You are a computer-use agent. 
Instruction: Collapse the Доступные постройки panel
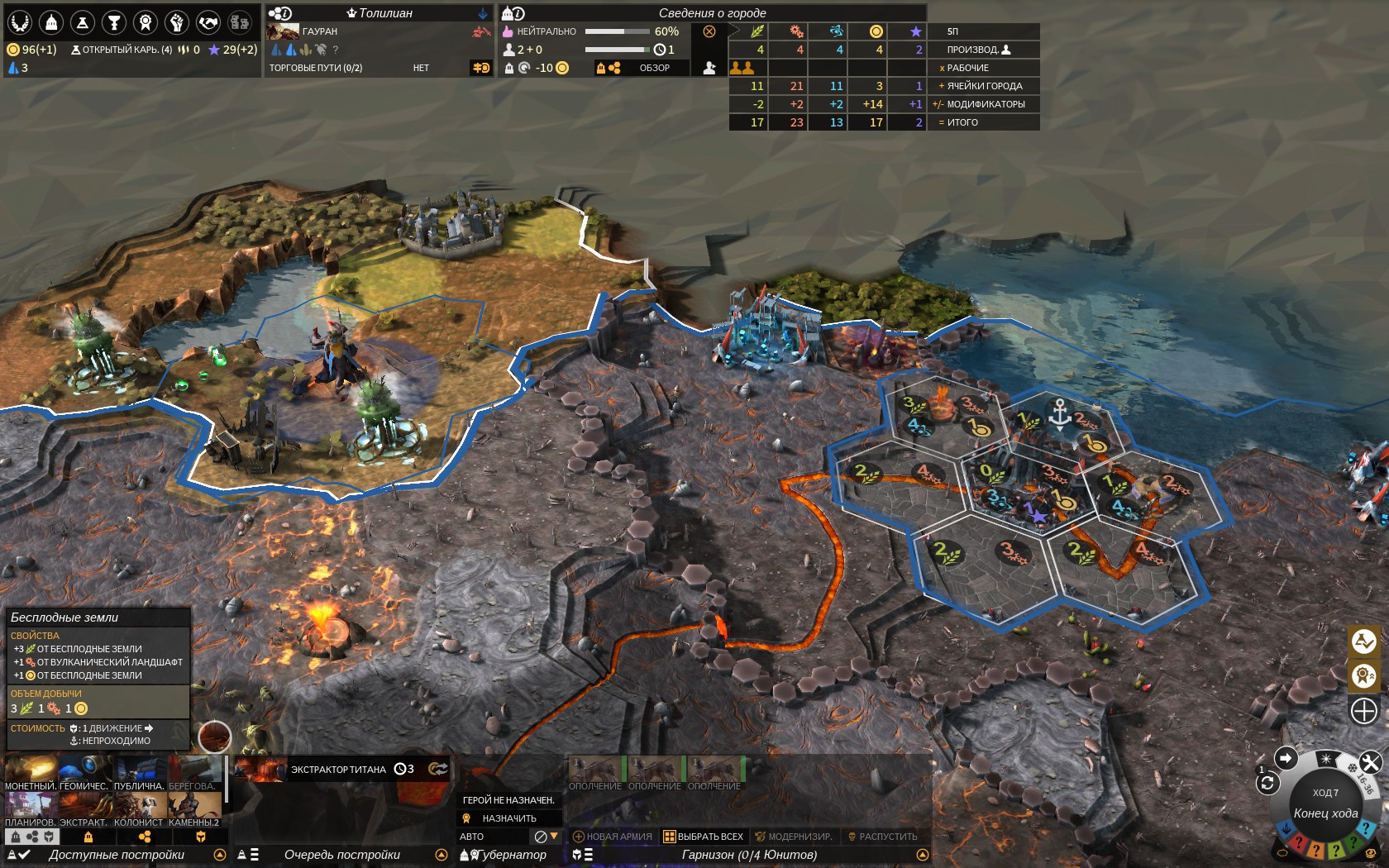click(x=219, y=855)
